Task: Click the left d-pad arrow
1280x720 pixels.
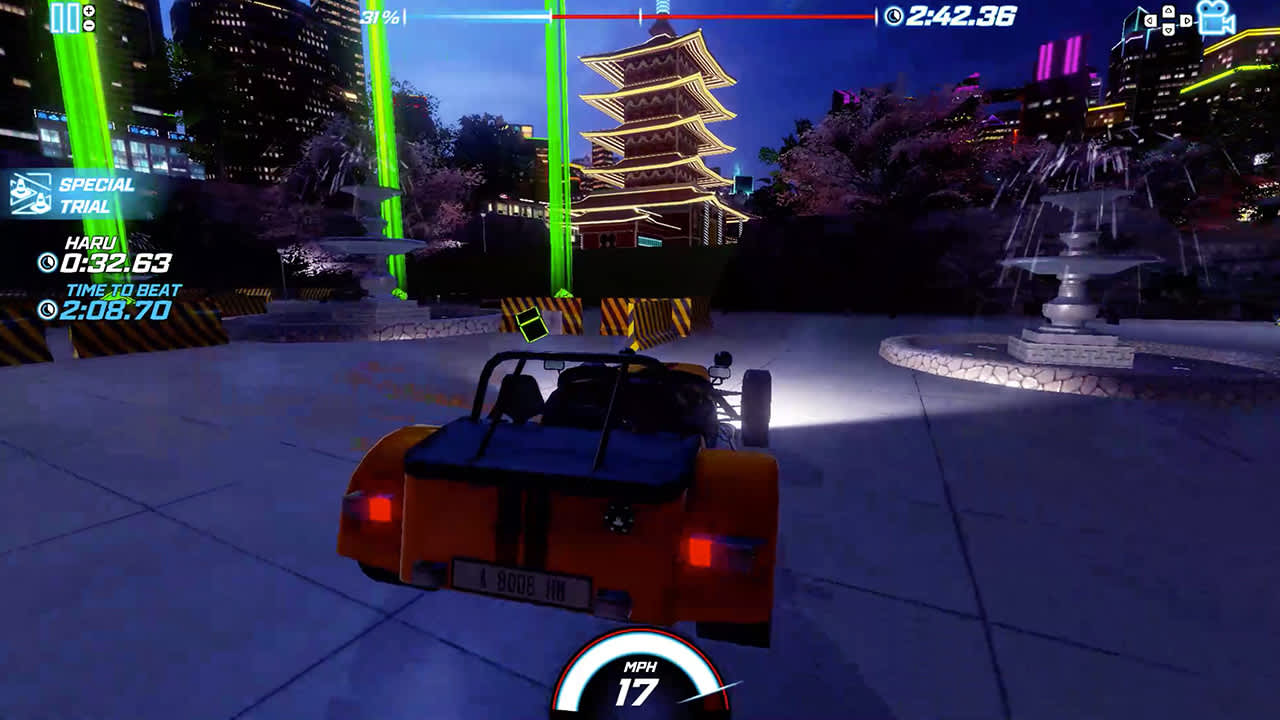Action: point(1150,20)
